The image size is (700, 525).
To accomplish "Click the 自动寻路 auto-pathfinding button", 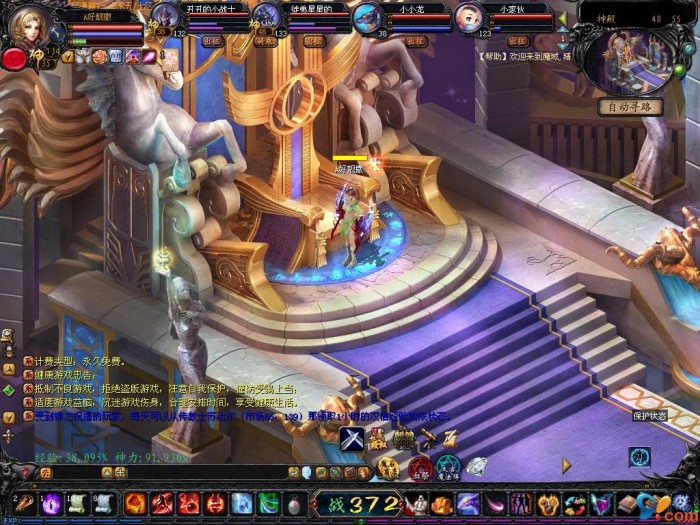I will (630, 107).
